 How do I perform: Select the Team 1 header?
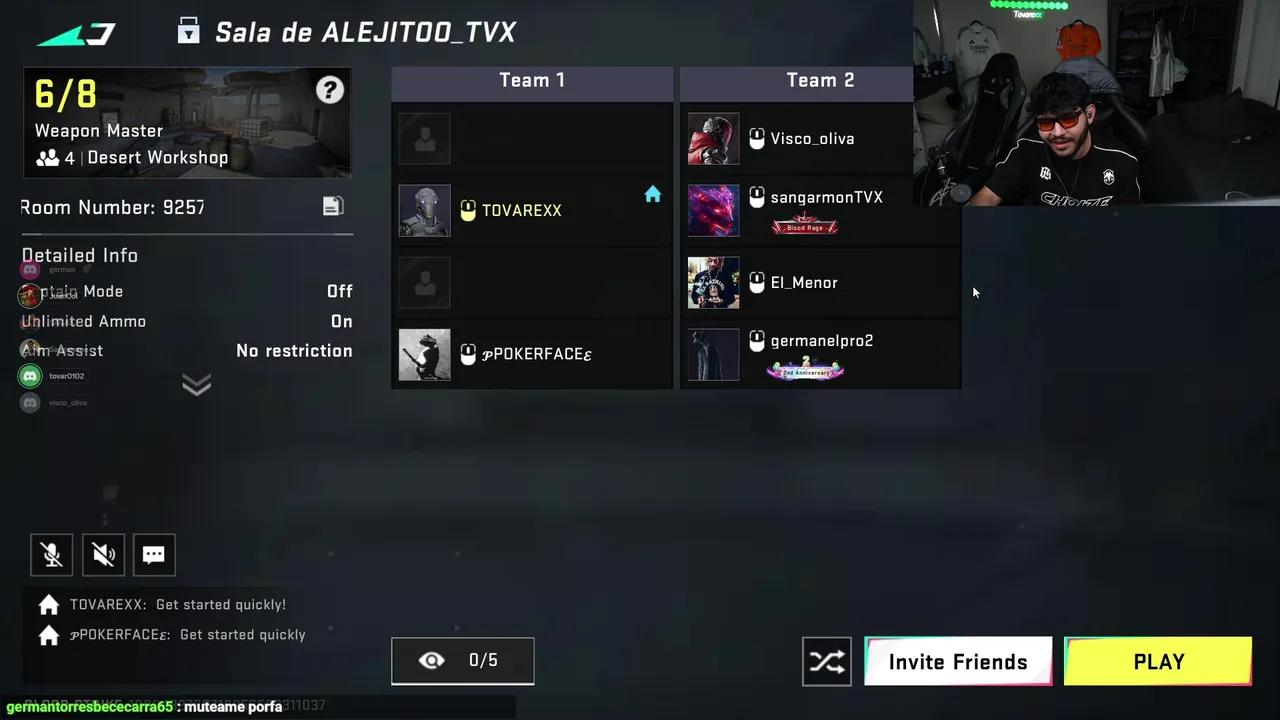coord(531,80)
